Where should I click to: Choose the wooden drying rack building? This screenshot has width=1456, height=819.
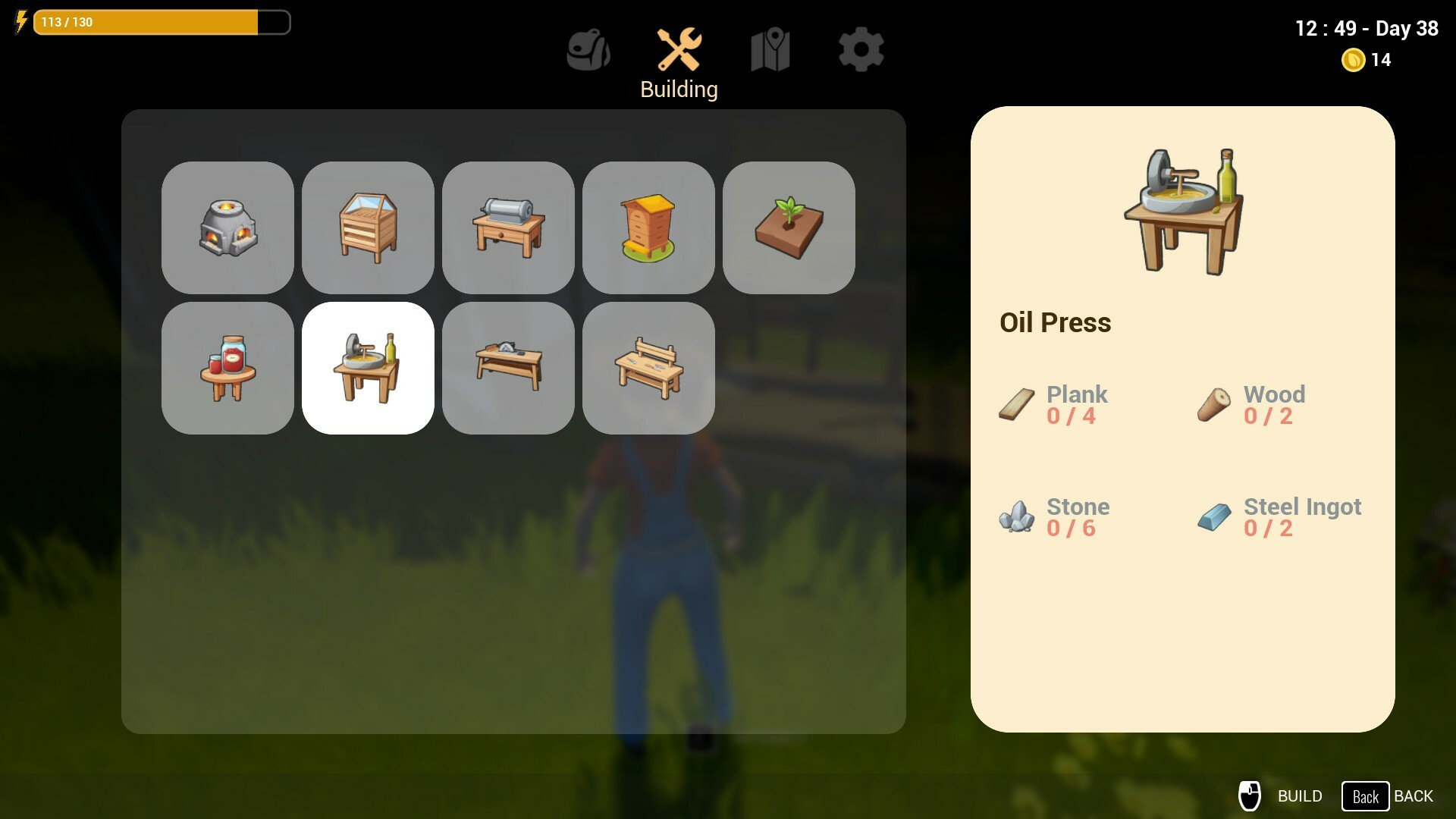(368, 227)
